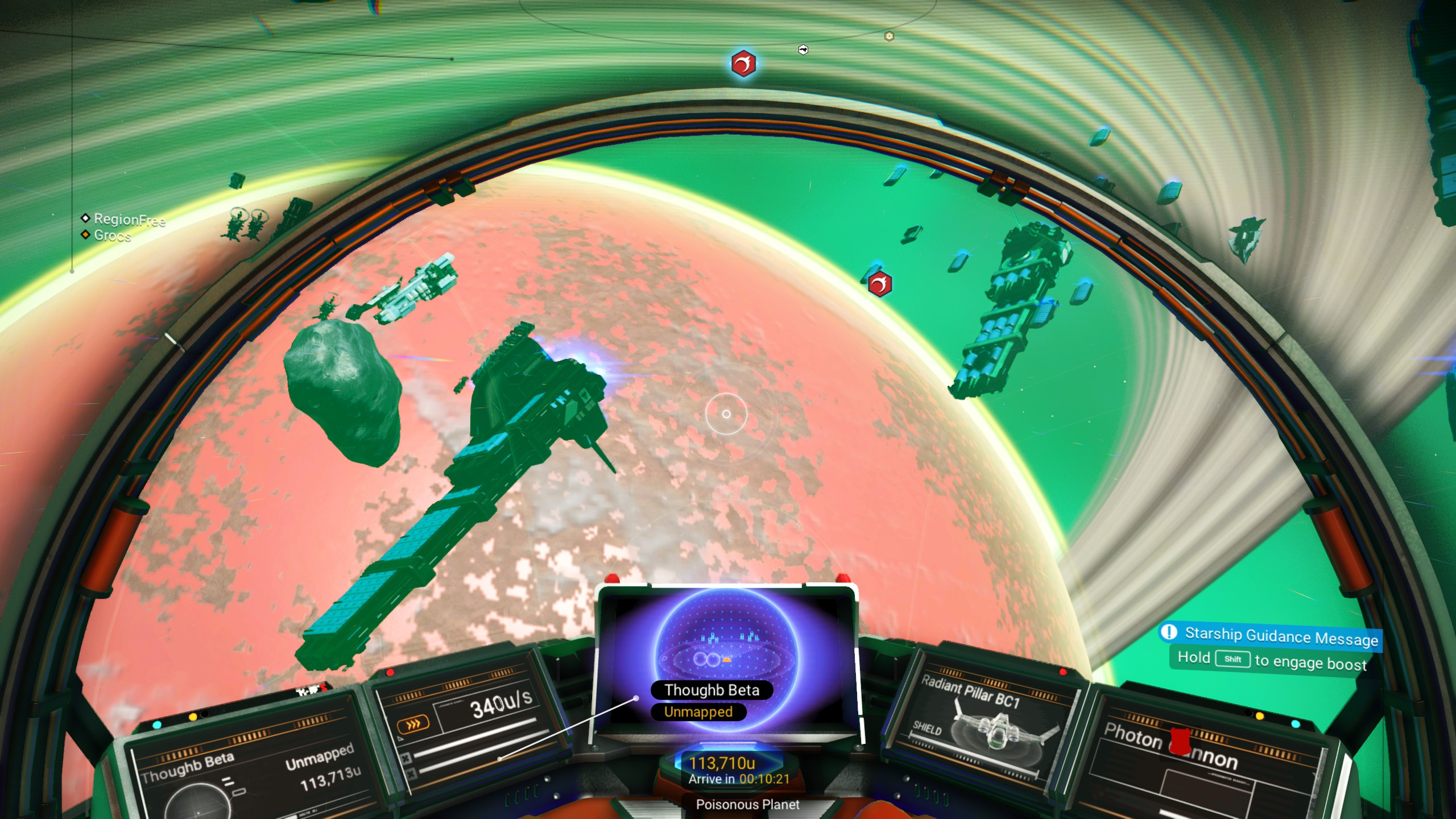Select the Grocs player entry

[x=111, y=235]
